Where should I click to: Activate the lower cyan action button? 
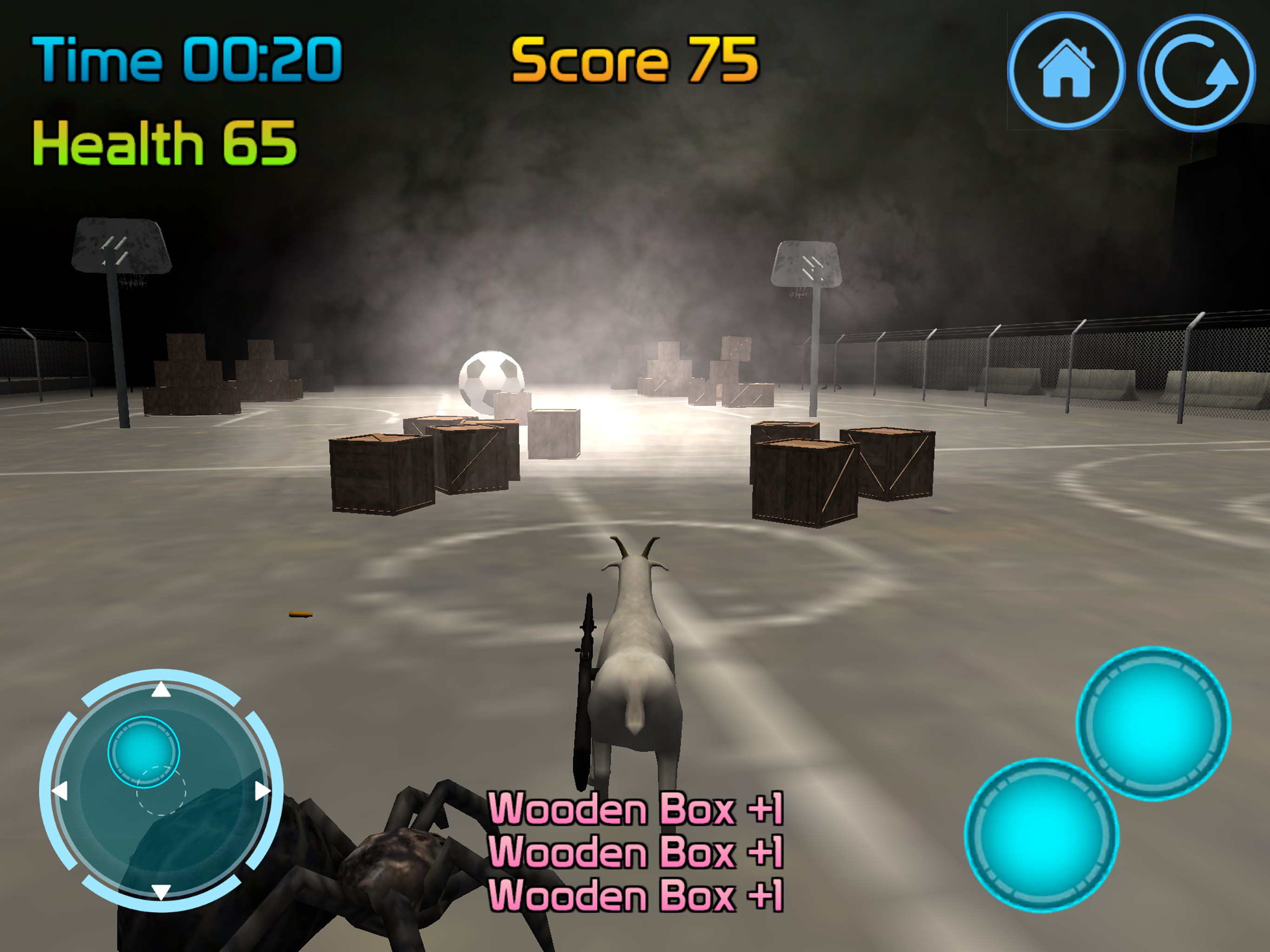[1041, 834]
